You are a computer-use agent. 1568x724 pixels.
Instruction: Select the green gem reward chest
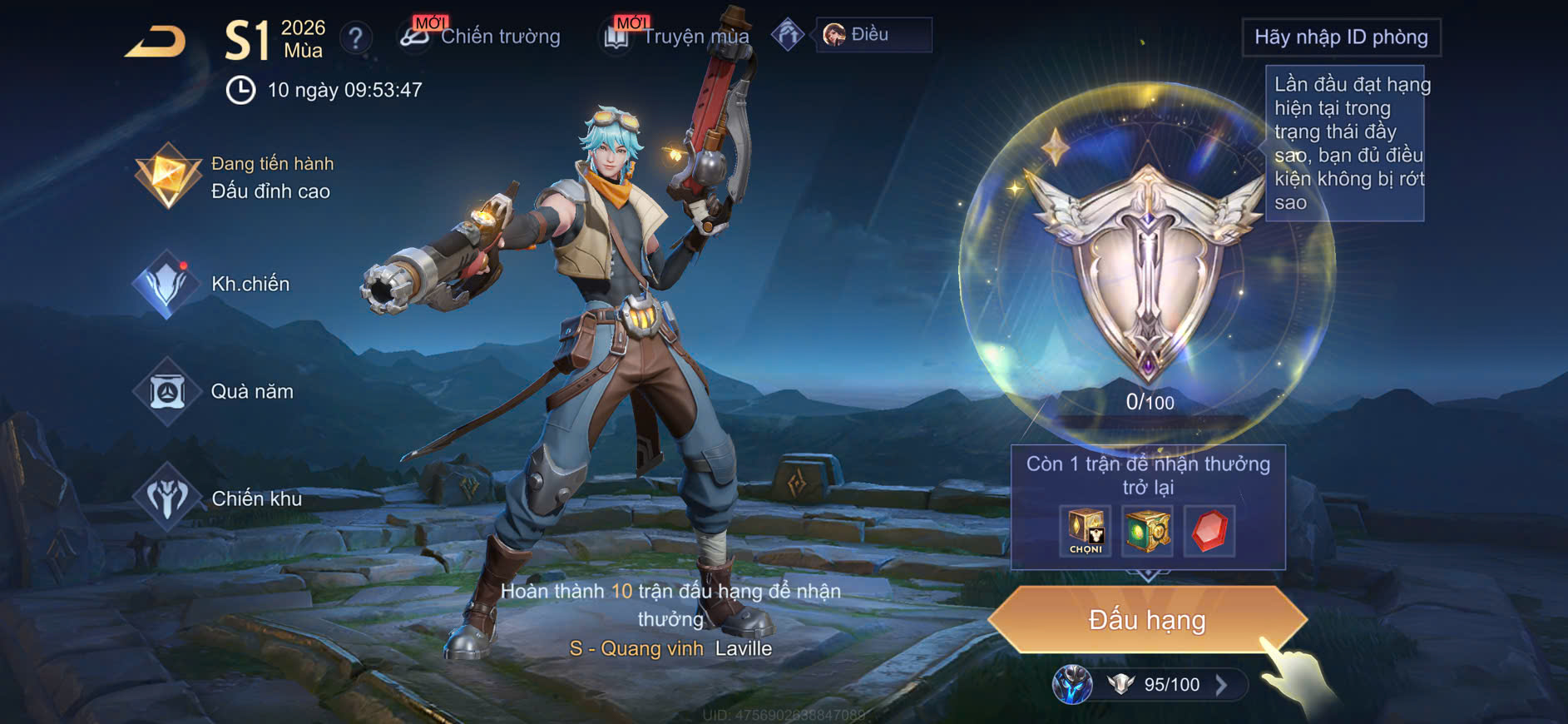coord(1147,531)
